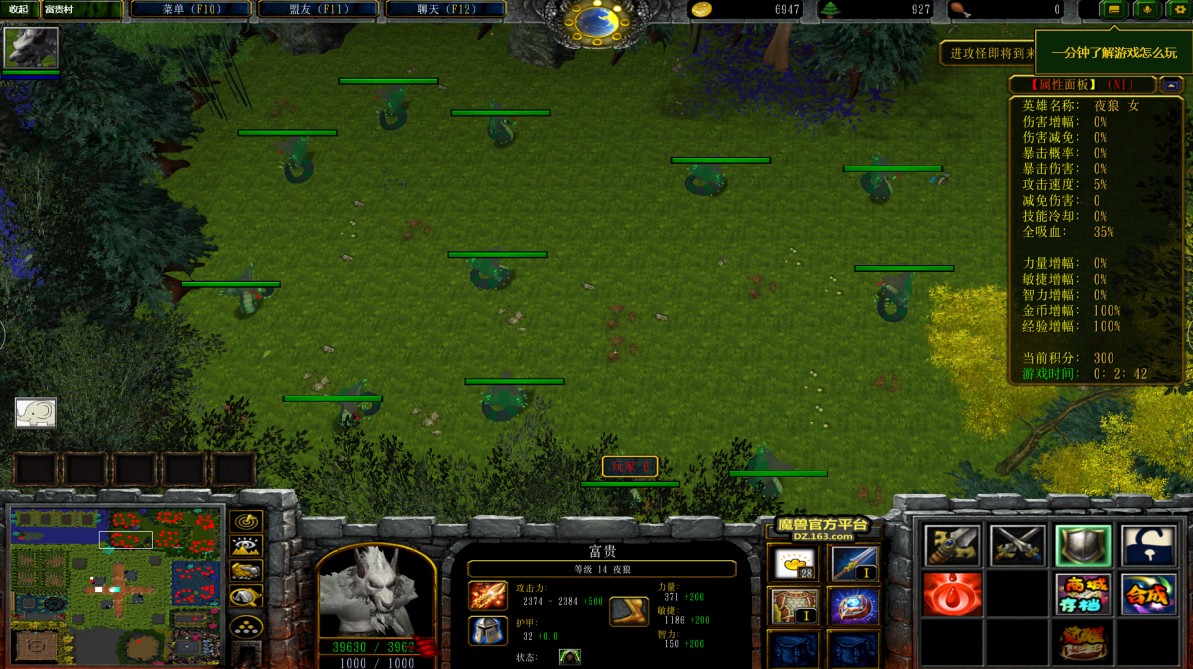Toggle the minimap terrain visibility button
This screenshot has height=669, width=1193.
[x=246, y=546]
